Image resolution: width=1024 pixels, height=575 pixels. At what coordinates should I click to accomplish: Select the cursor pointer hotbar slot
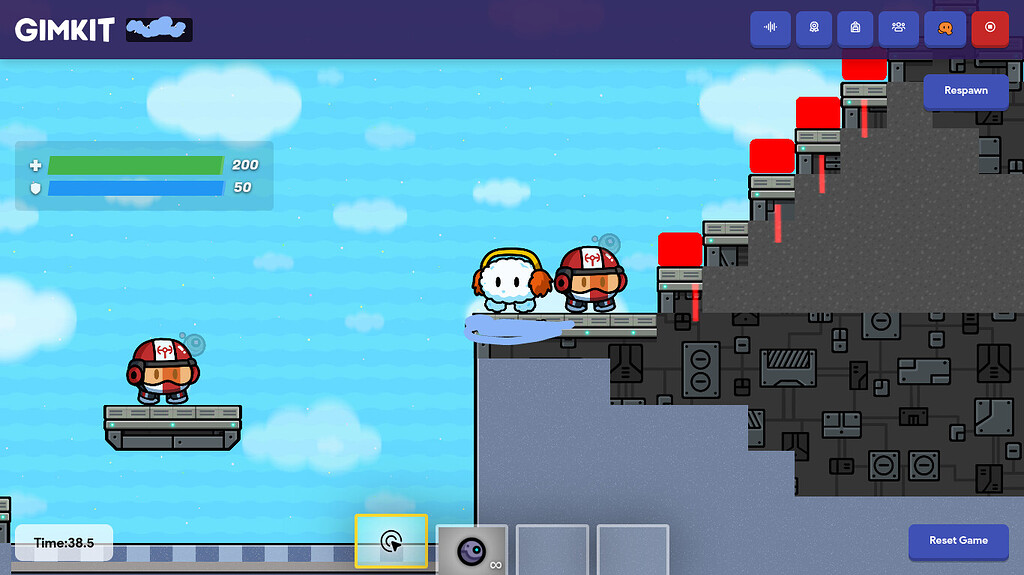pyautogui.click(x=391, y=543)
